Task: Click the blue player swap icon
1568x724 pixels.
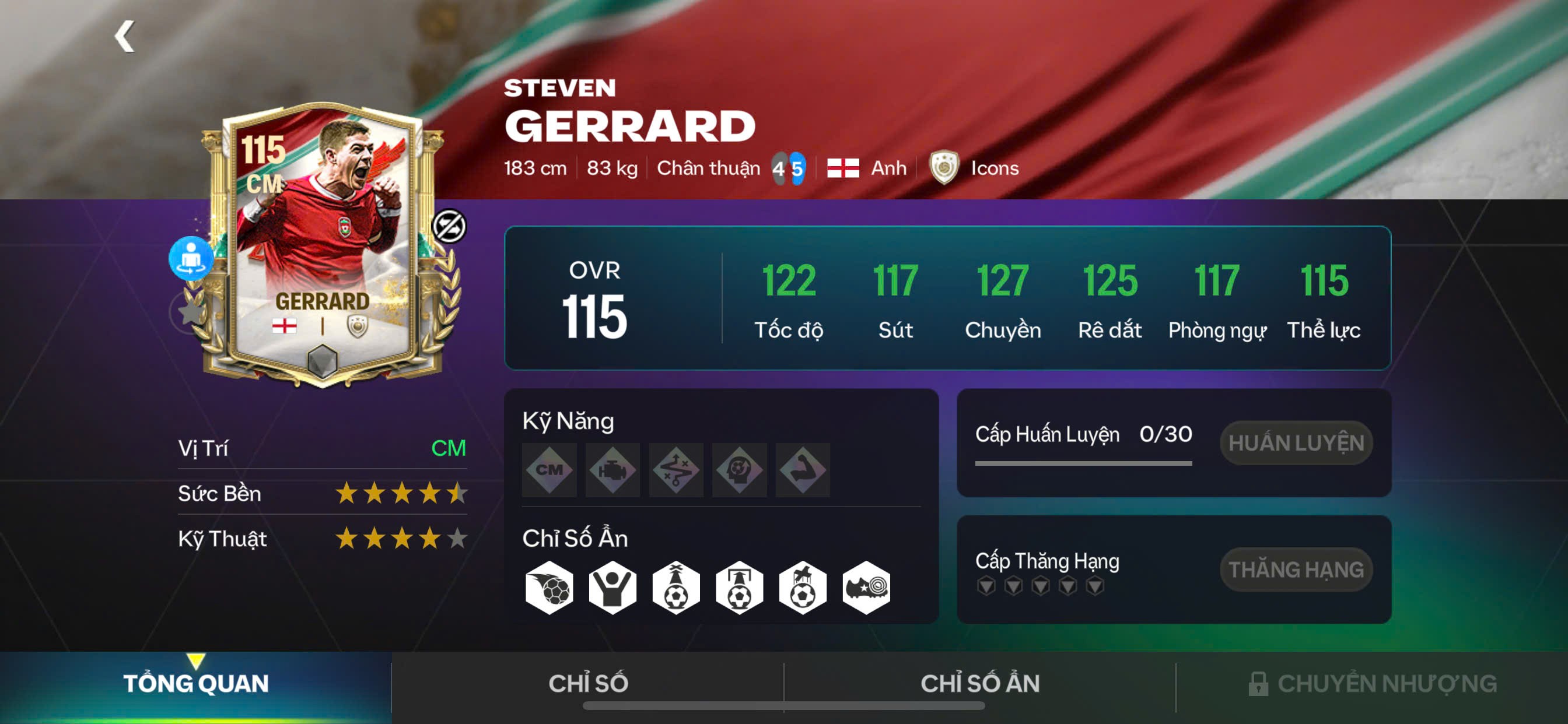Action: click(x=191, y=258)
